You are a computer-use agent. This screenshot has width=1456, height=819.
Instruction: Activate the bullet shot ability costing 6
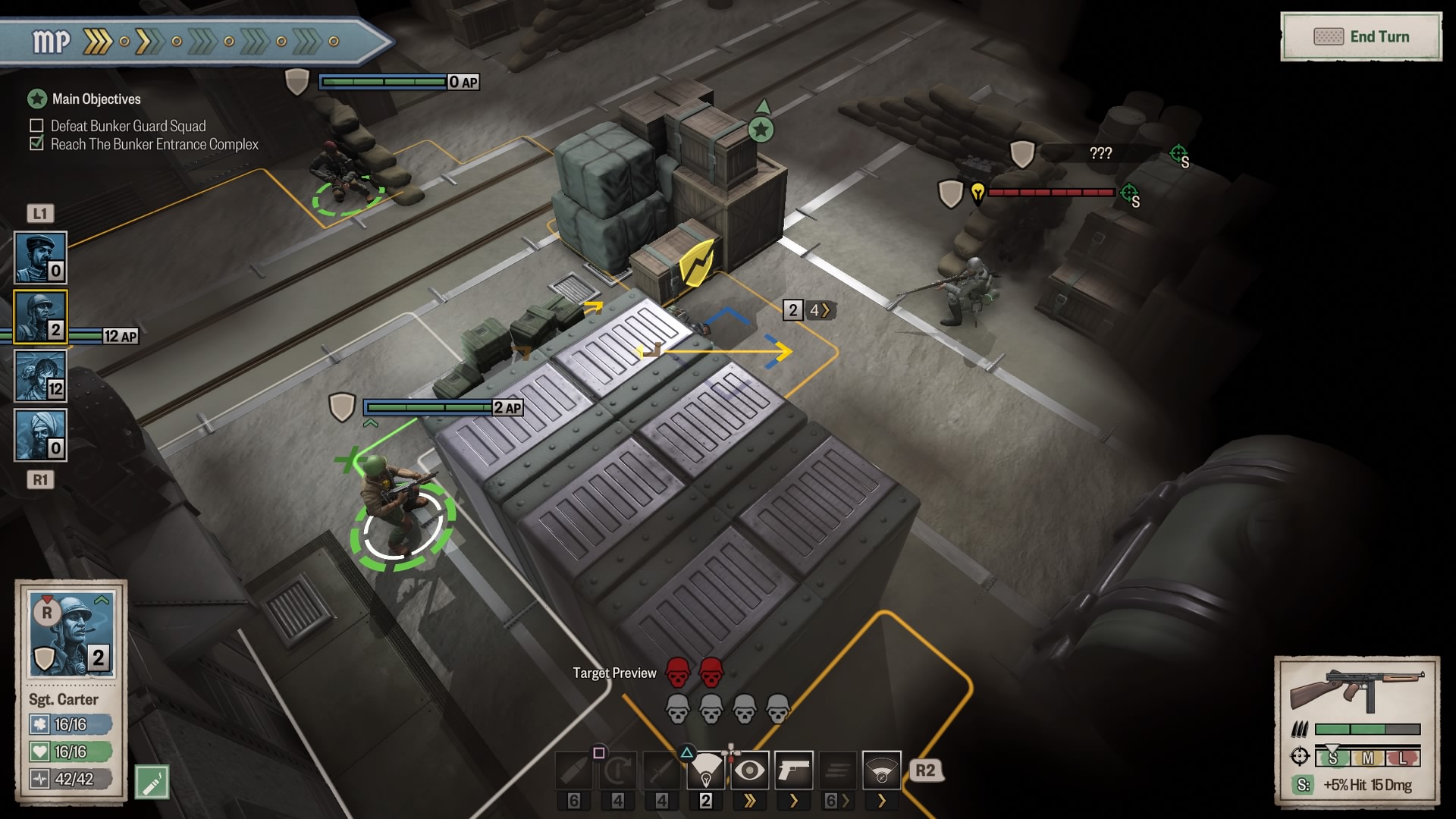point(574,771)
